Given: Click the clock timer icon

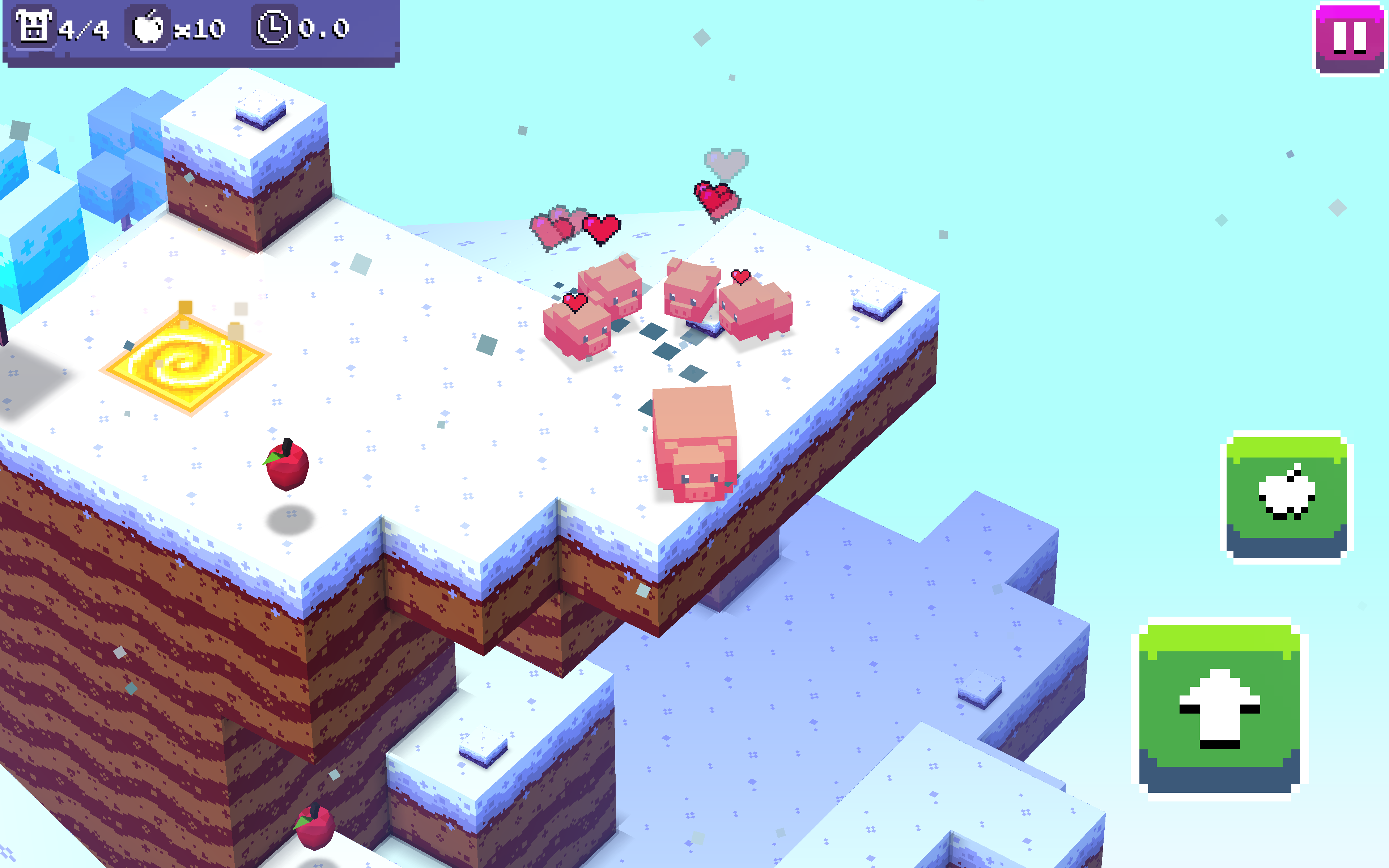Looking at the screenshot, I should click(274, 27).
